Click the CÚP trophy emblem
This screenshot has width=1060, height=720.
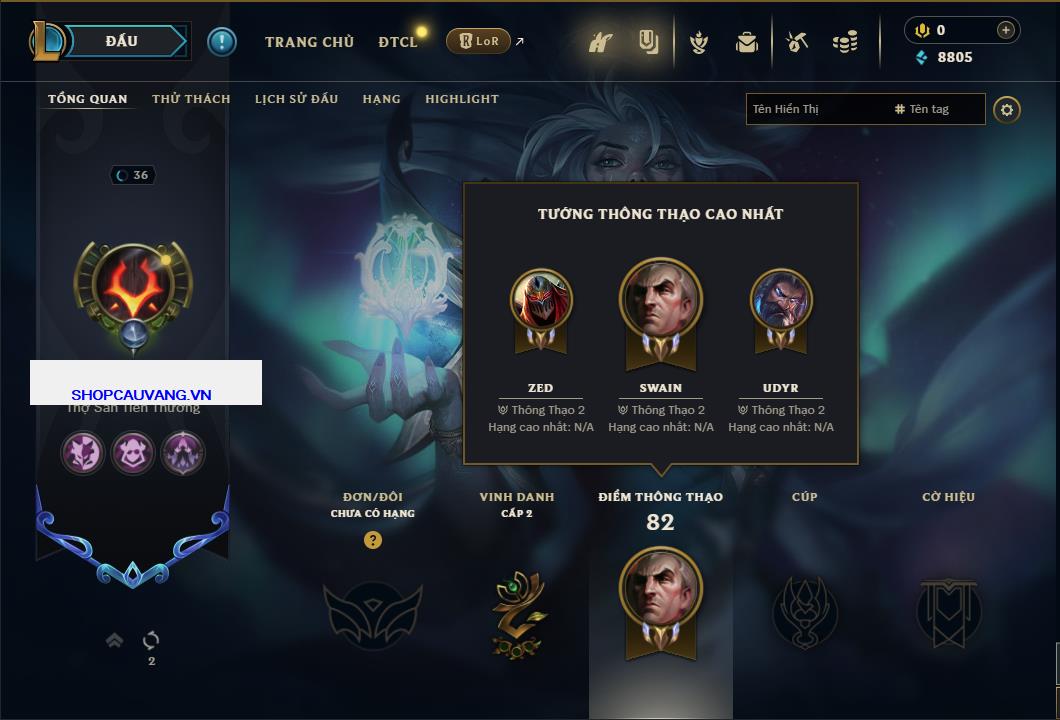[804, 612]
